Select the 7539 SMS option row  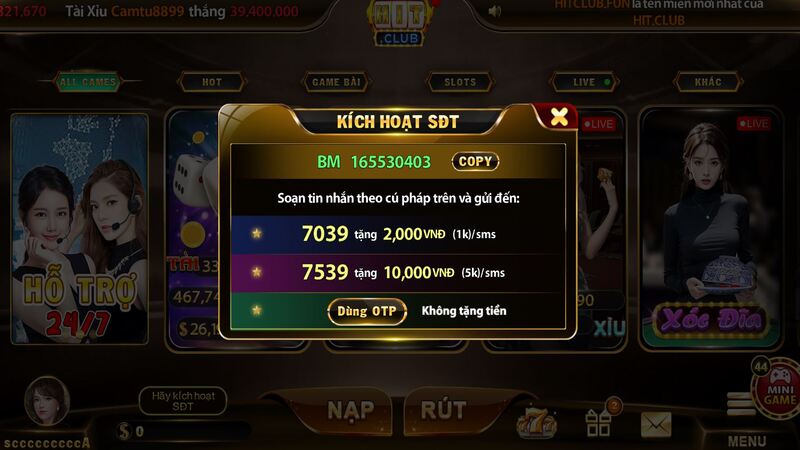coord(398,272)
